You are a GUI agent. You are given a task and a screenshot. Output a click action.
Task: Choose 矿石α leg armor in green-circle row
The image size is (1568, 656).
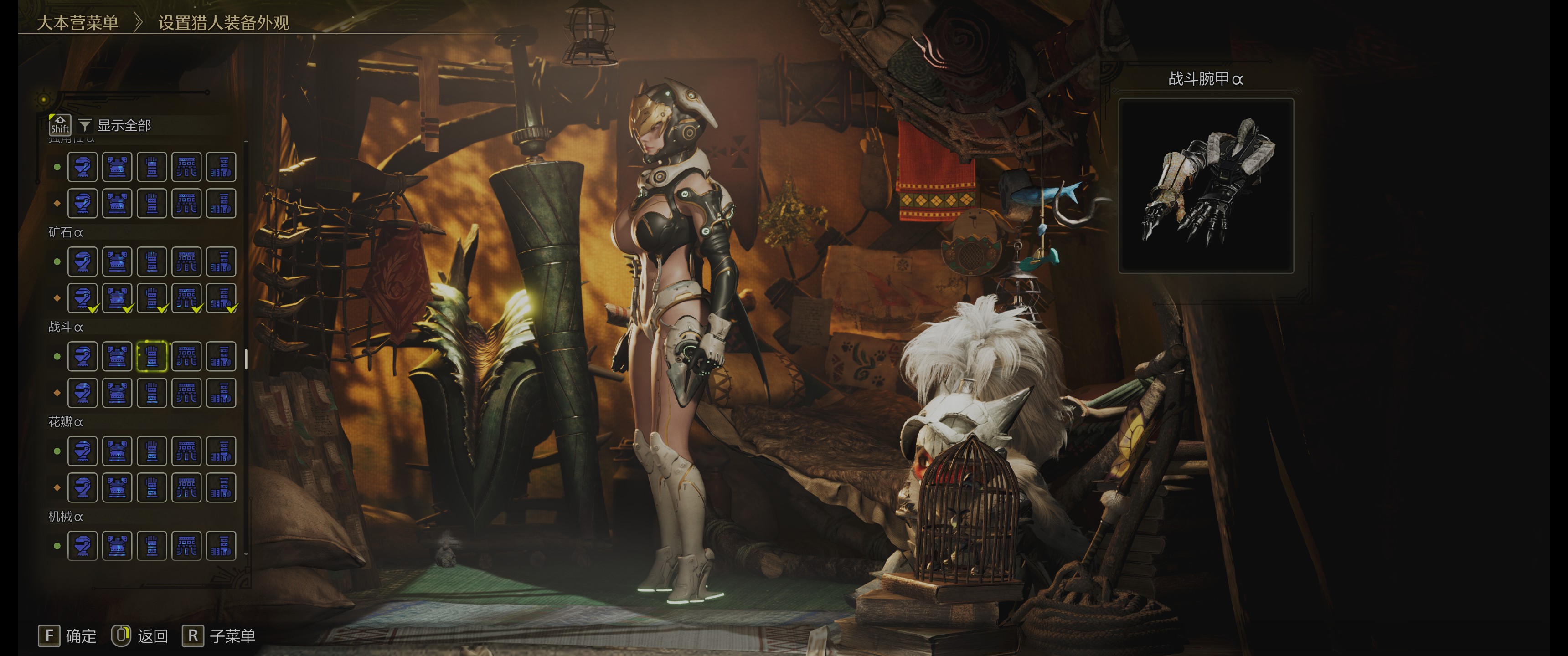(x=221, y=261)
